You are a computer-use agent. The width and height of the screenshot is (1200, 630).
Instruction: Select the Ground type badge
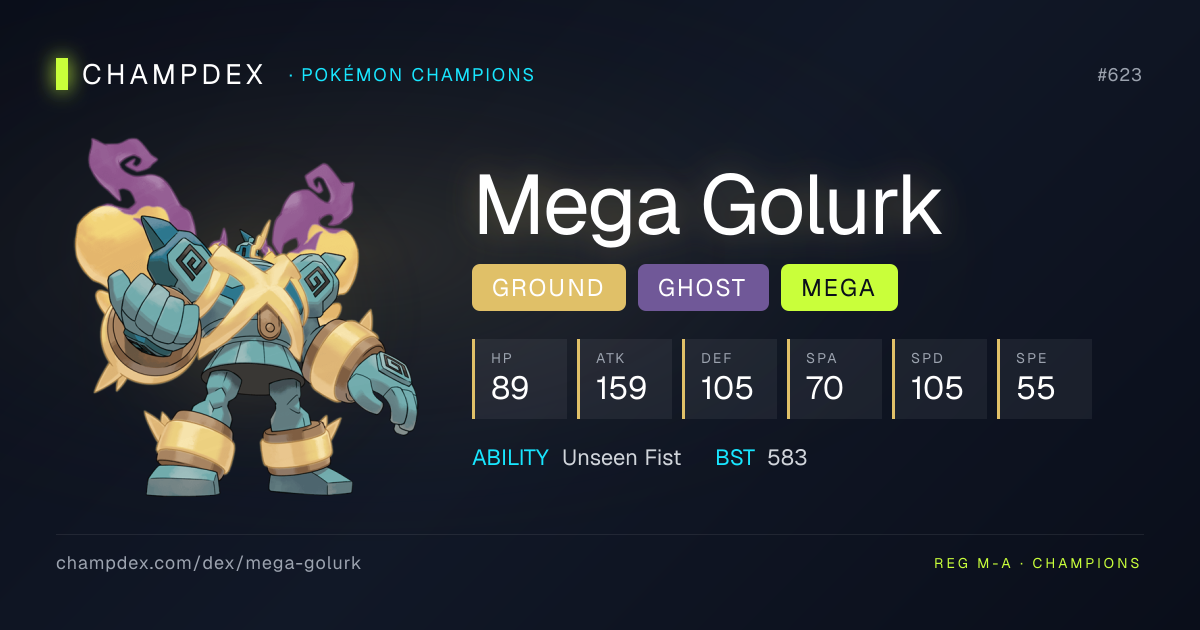click(548, 288)
